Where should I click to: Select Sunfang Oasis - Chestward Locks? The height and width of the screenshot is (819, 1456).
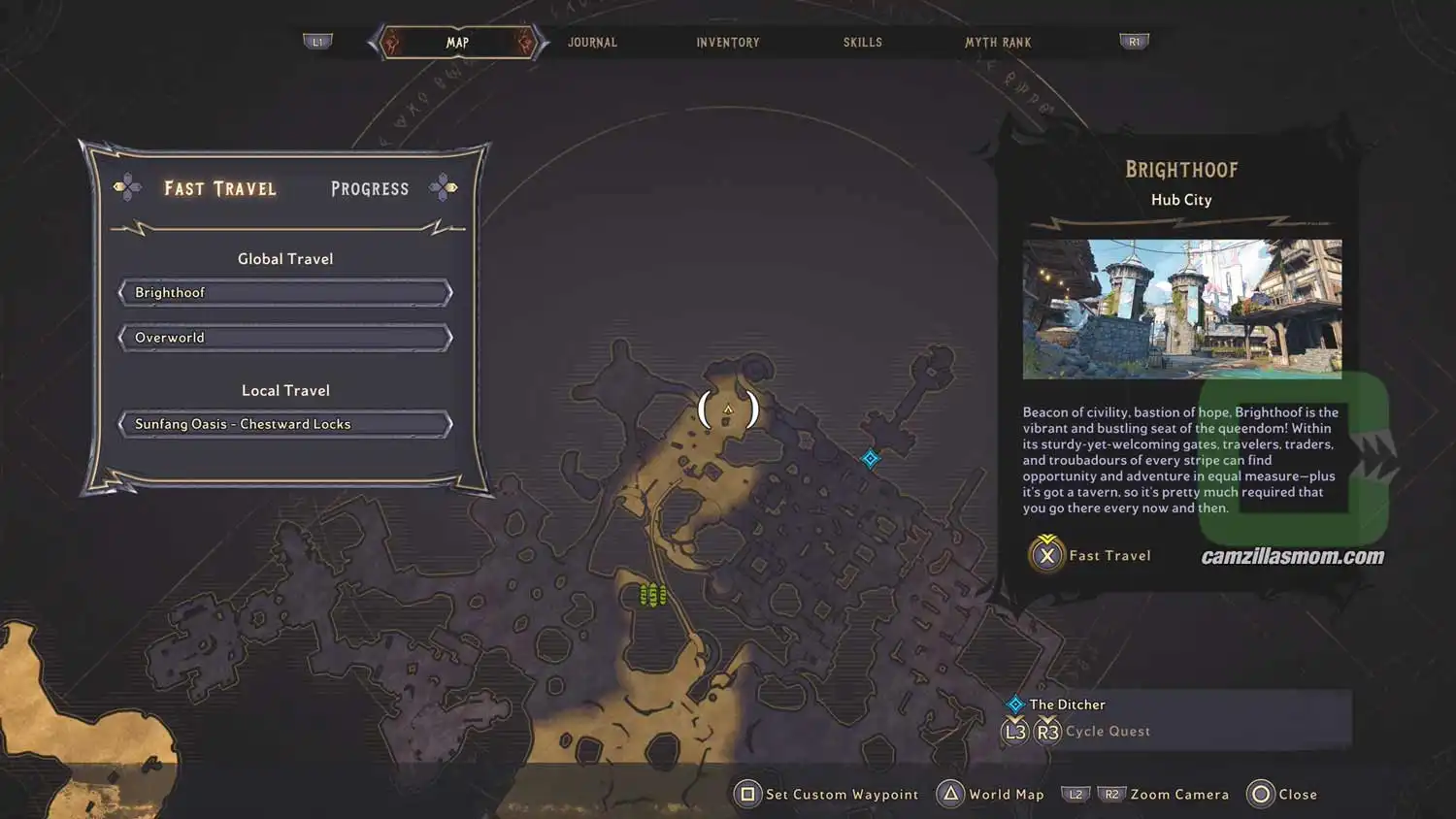coord(285,424)
